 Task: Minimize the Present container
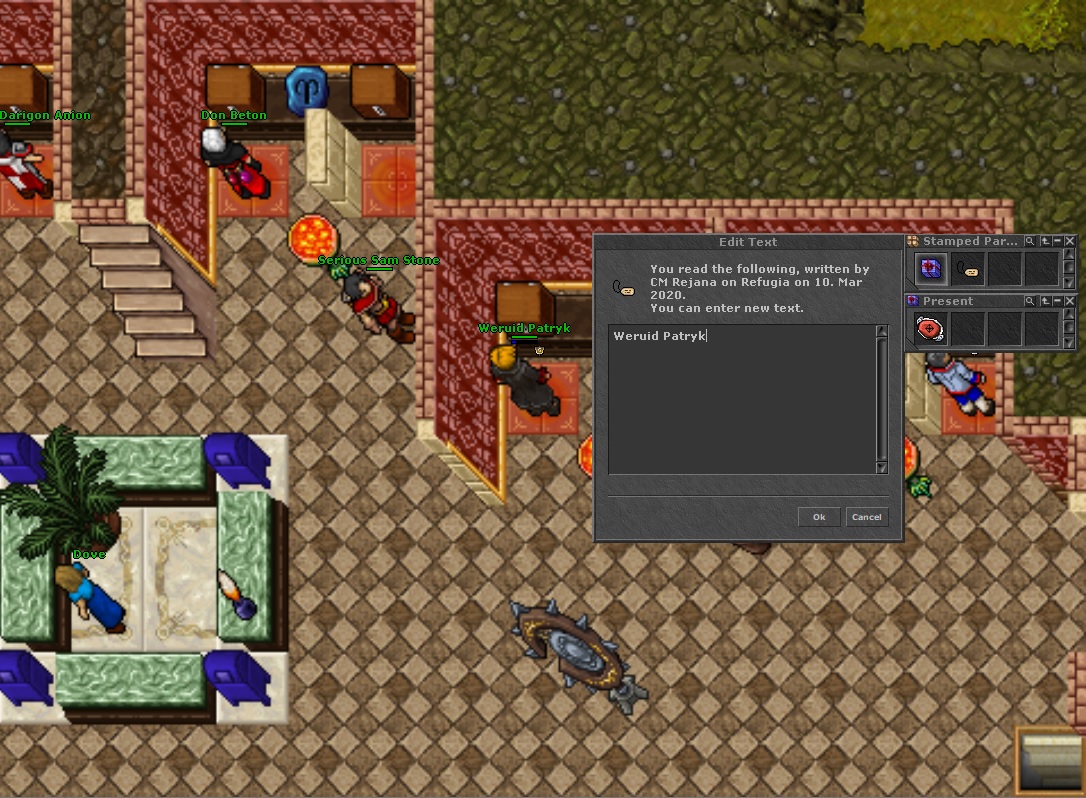1058,301
